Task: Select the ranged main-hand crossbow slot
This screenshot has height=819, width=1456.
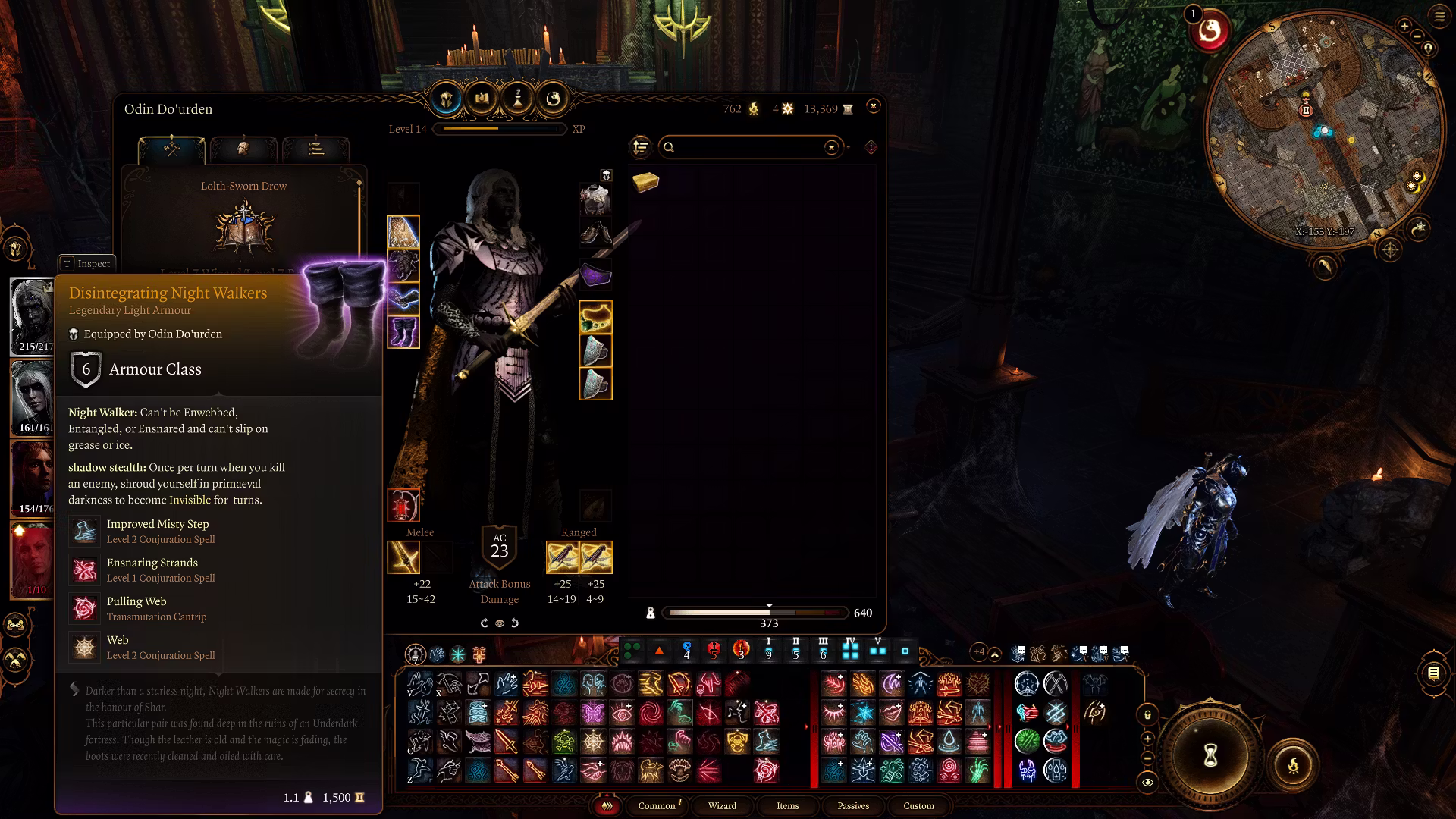Action: (562, 557)
